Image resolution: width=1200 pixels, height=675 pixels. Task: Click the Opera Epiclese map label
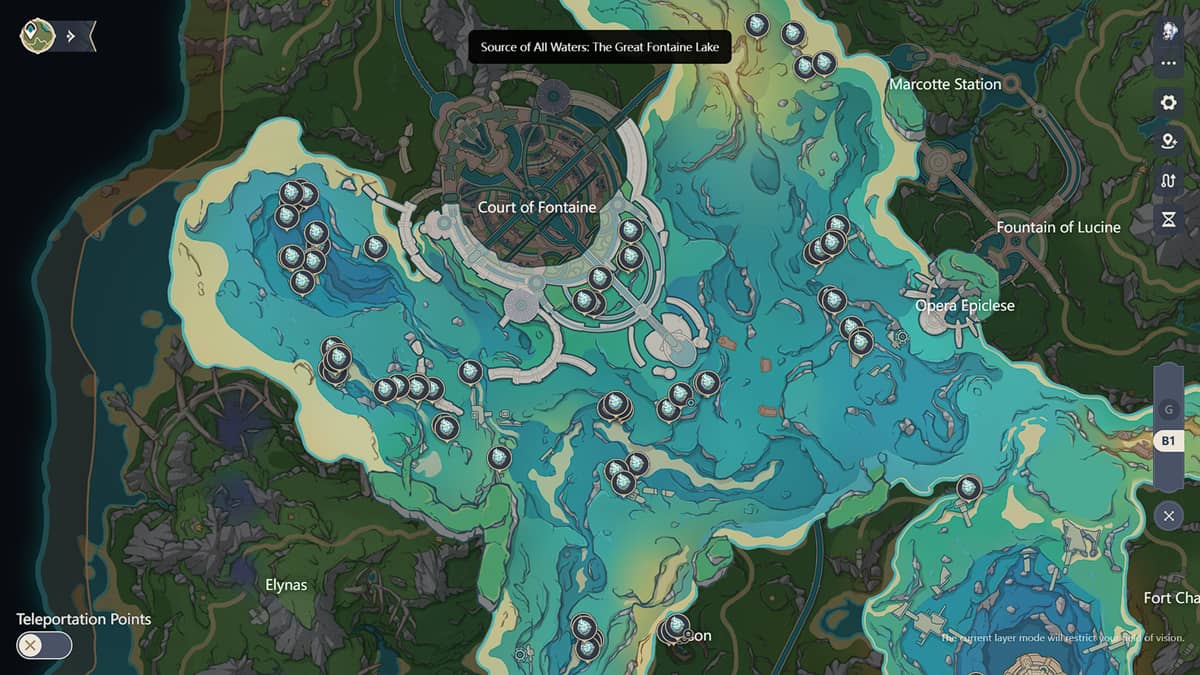965,305
